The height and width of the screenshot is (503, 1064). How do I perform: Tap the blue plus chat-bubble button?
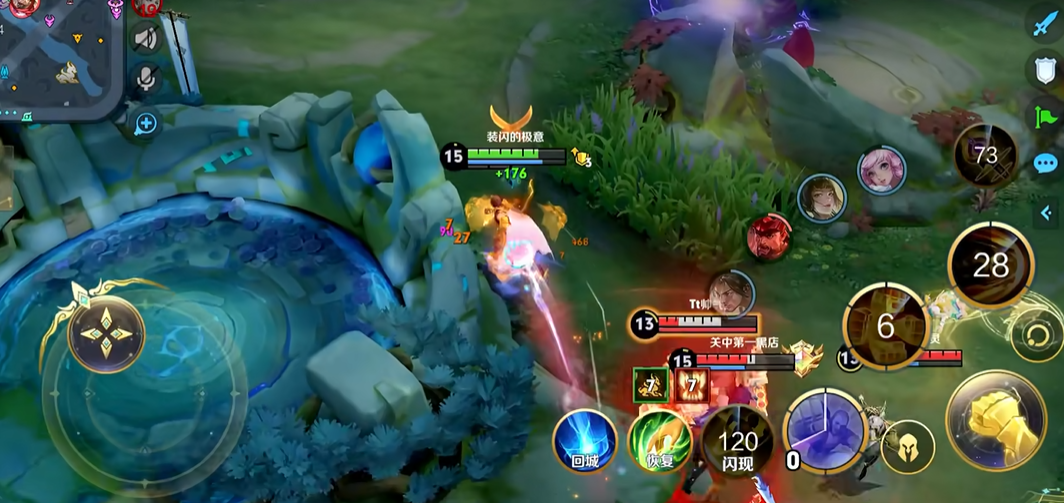pyautogui.click(x=147, y=124)
